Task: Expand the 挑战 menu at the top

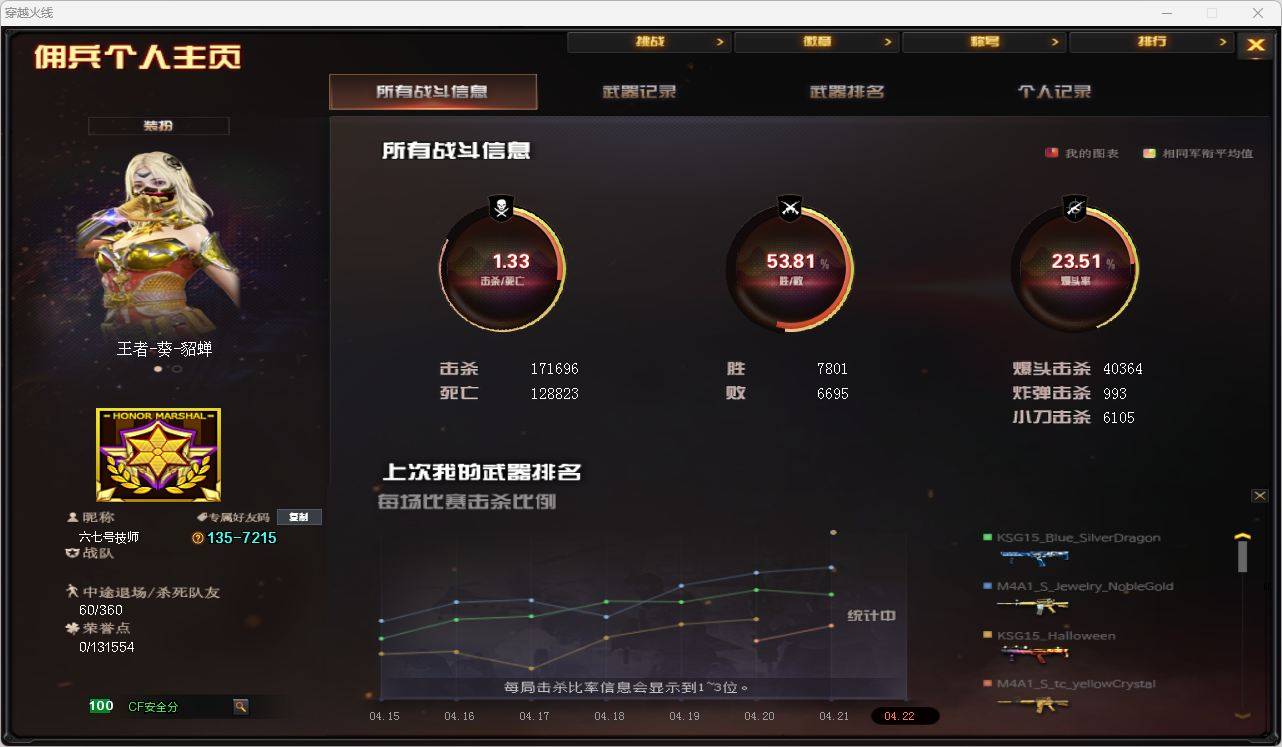Action: 649,41
